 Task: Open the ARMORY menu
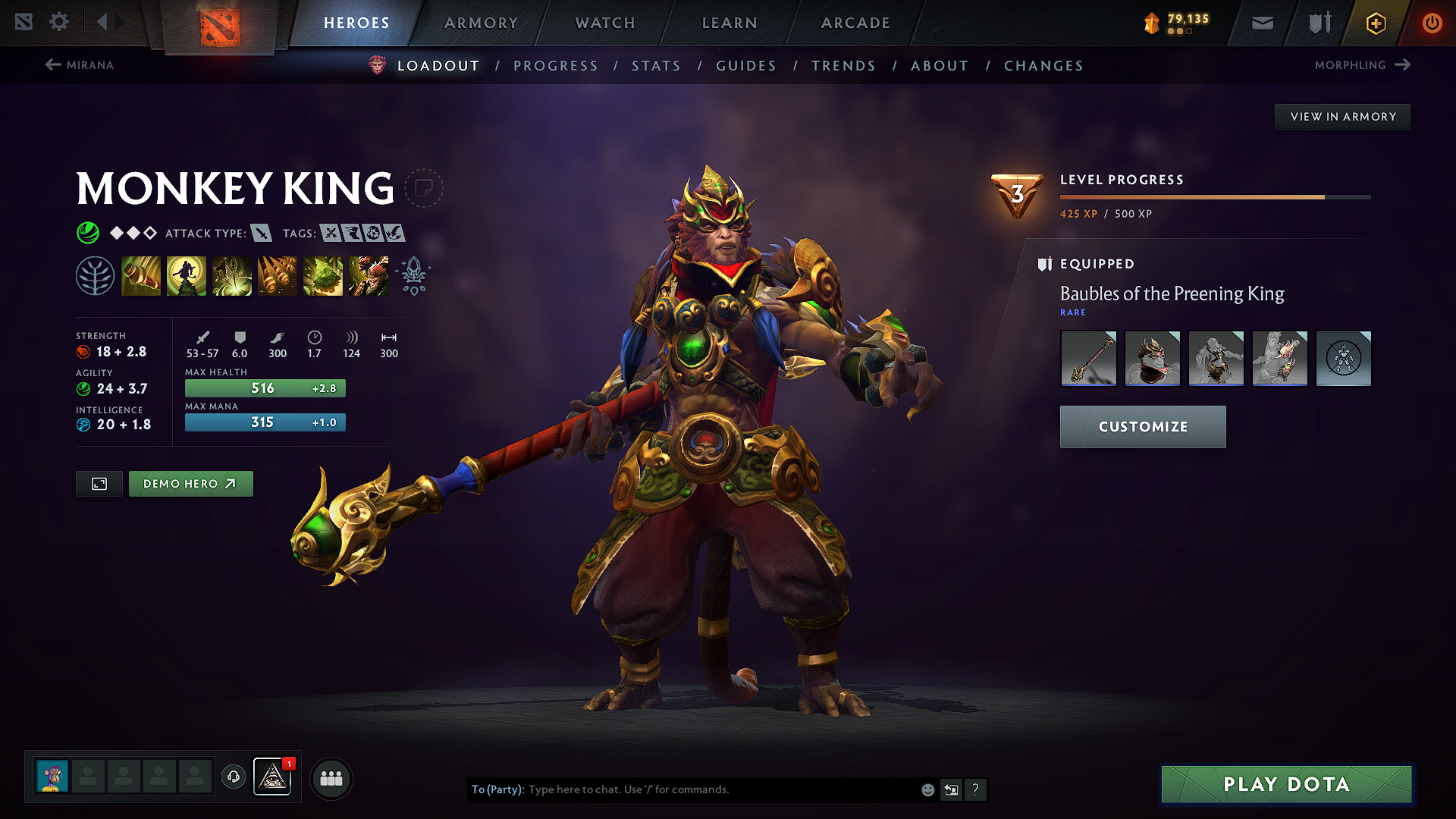pos(480,23)
